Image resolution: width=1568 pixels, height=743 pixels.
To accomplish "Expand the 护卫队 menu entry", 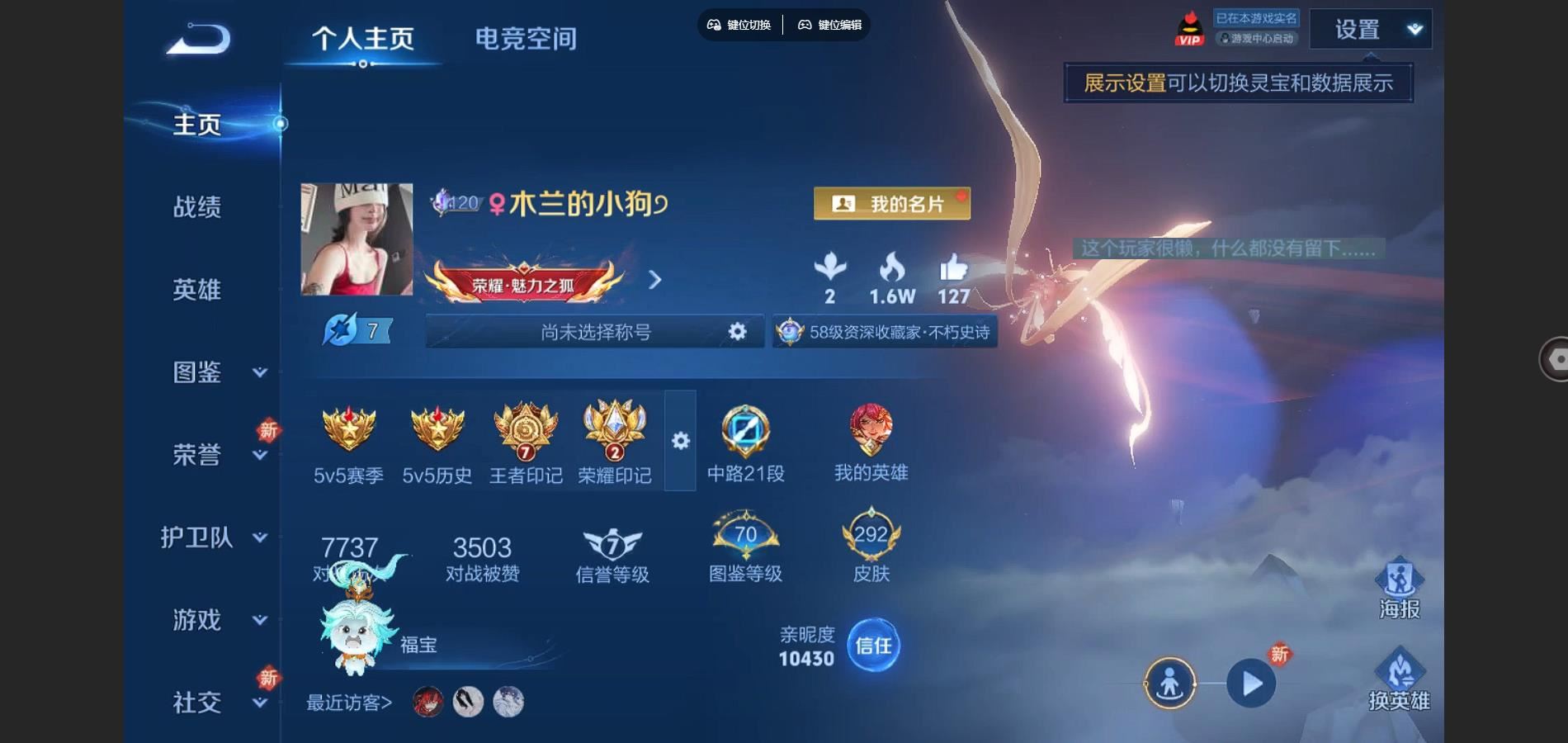I will (x=213, y=537).
